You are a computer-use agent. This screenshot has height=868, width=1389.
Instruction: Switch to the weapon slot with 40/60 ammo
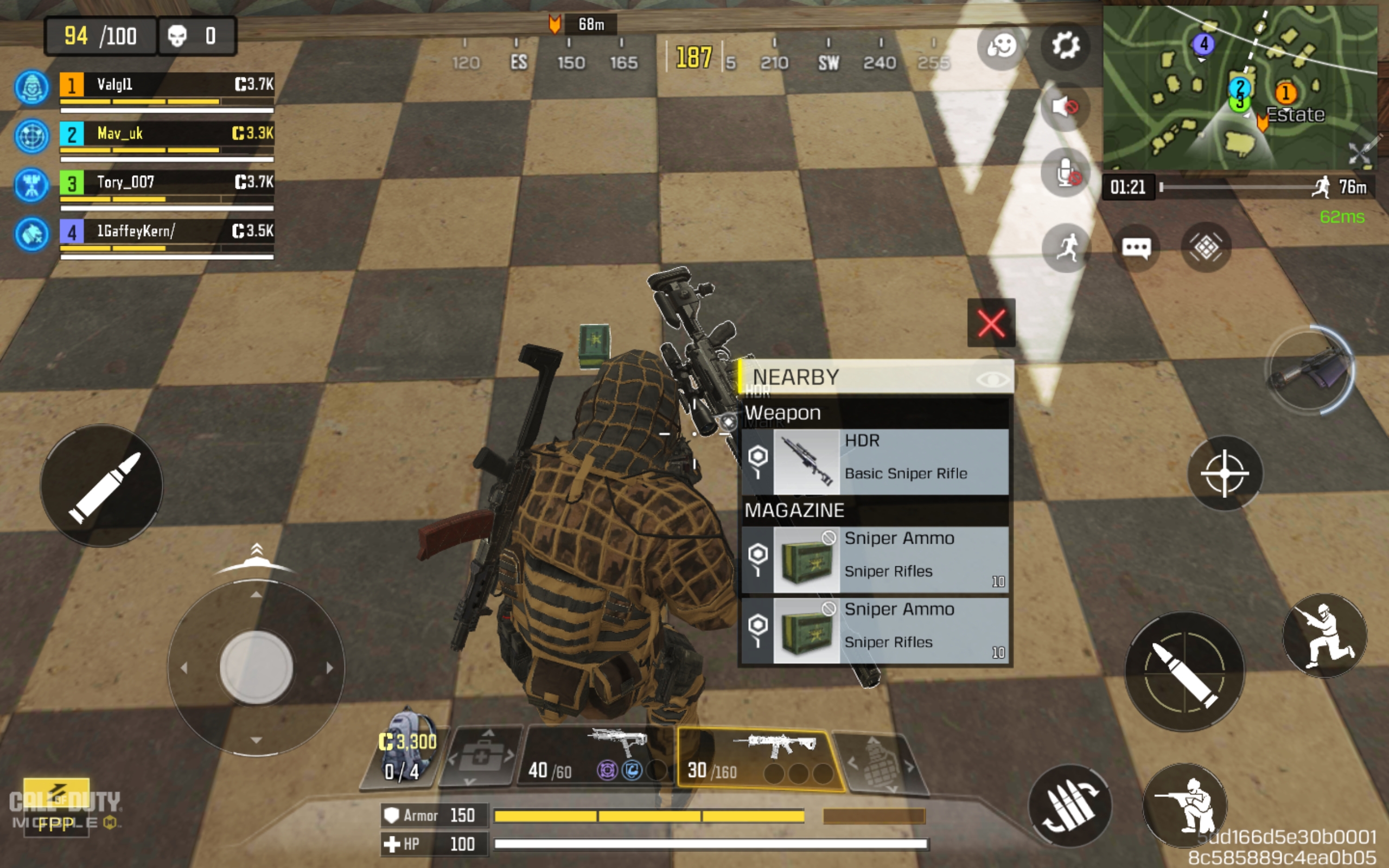(x=598, y=757)
